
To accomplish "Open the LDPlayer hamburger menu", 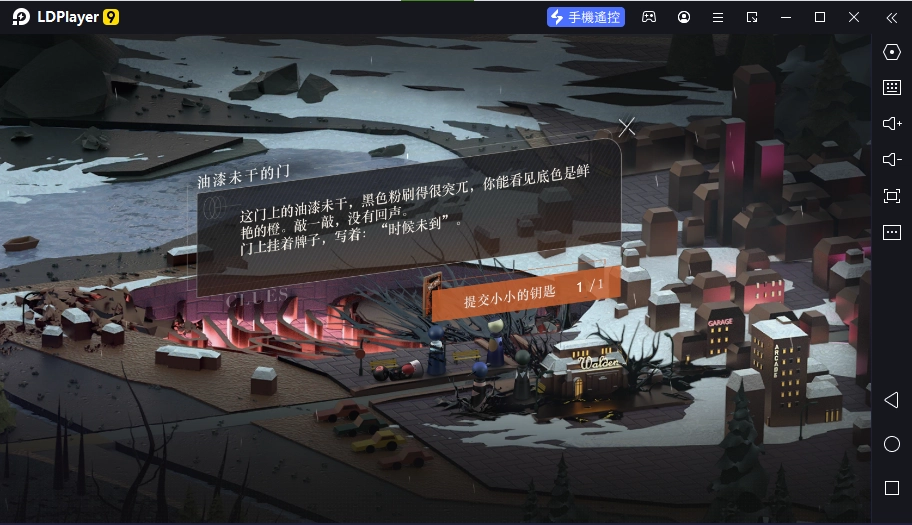I will point(717,17).
